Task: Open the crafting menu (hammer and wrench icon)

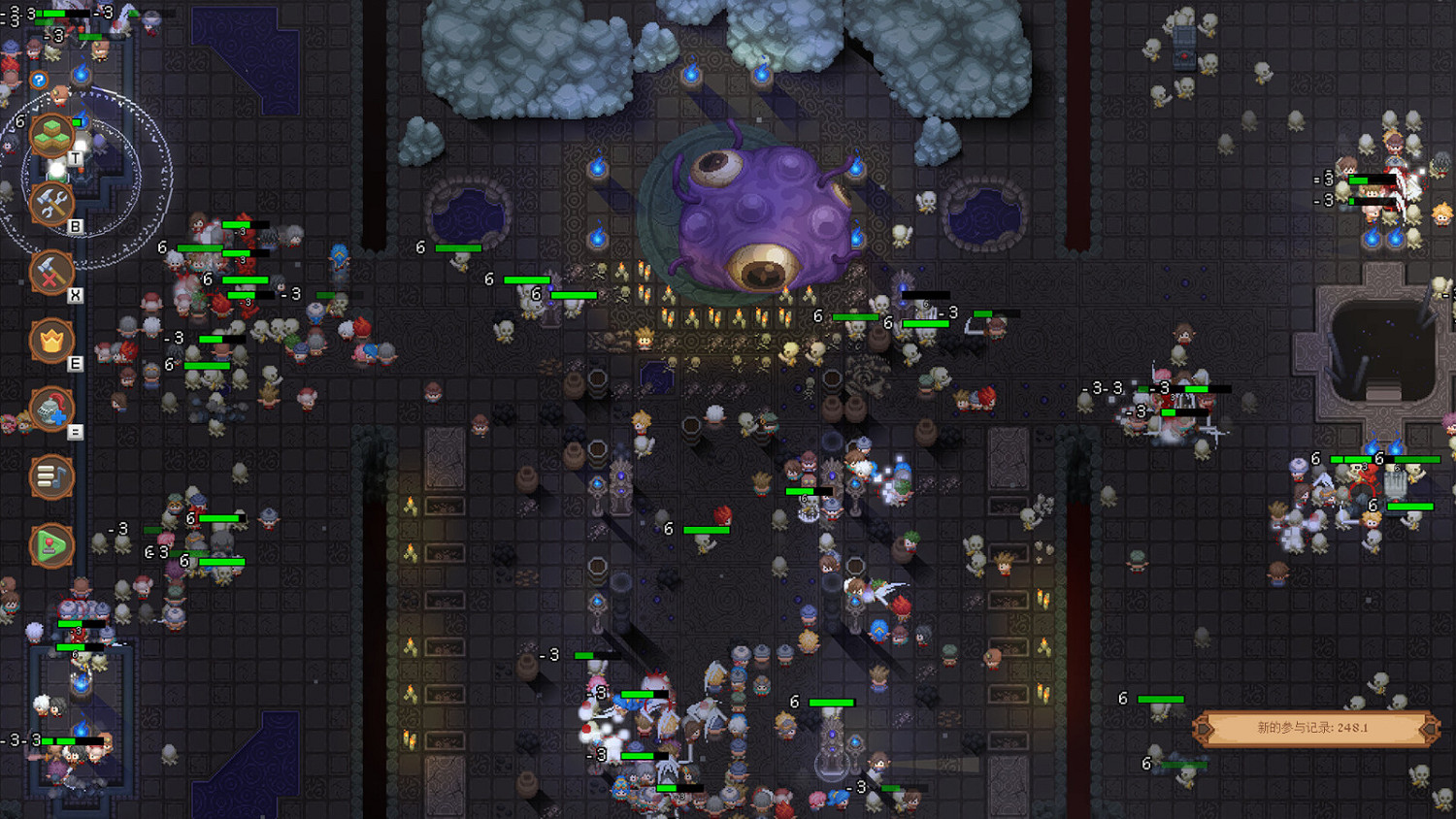Action: point(52,206)
